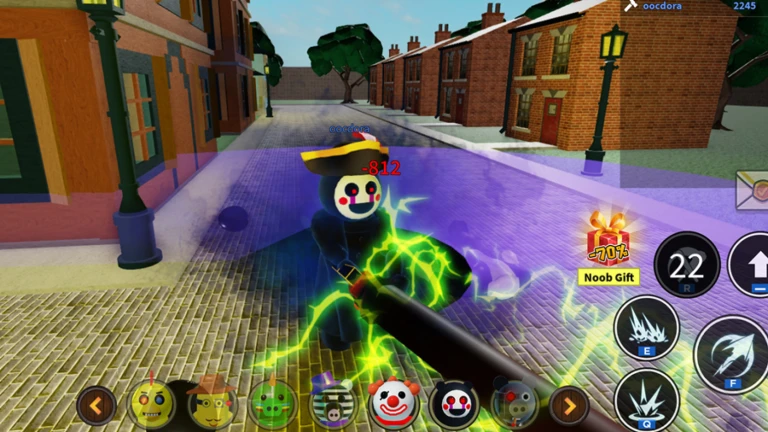Select the yellow chick character

click(x=152, y=405)
